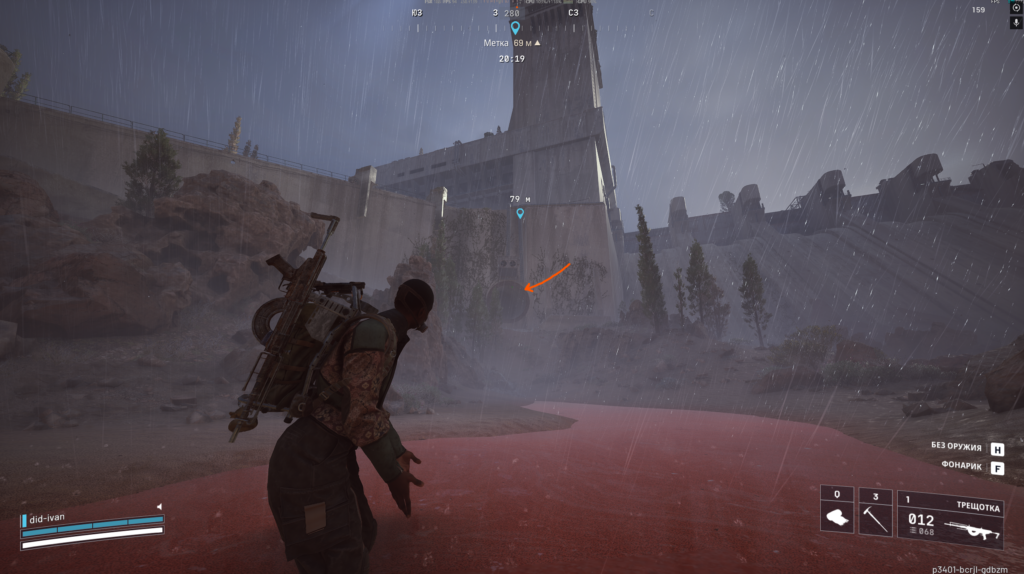Click the speaker icon above the player bars
The height and width of the screenshot is (574, 1024).
click(158, 507)
